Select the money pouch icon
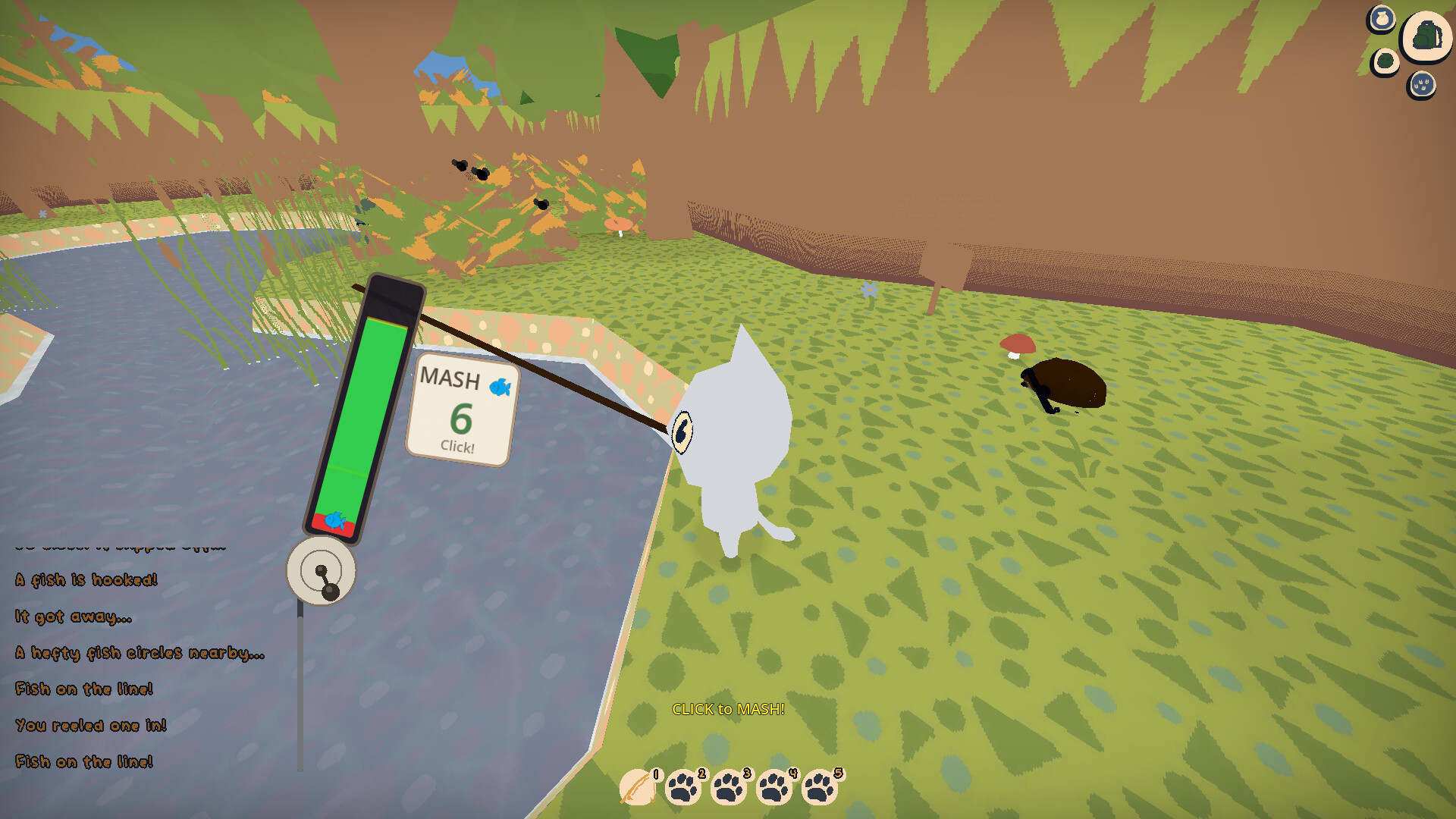Image resolution: width=1456 pixels, height=819 pixels. (1382, 18)
